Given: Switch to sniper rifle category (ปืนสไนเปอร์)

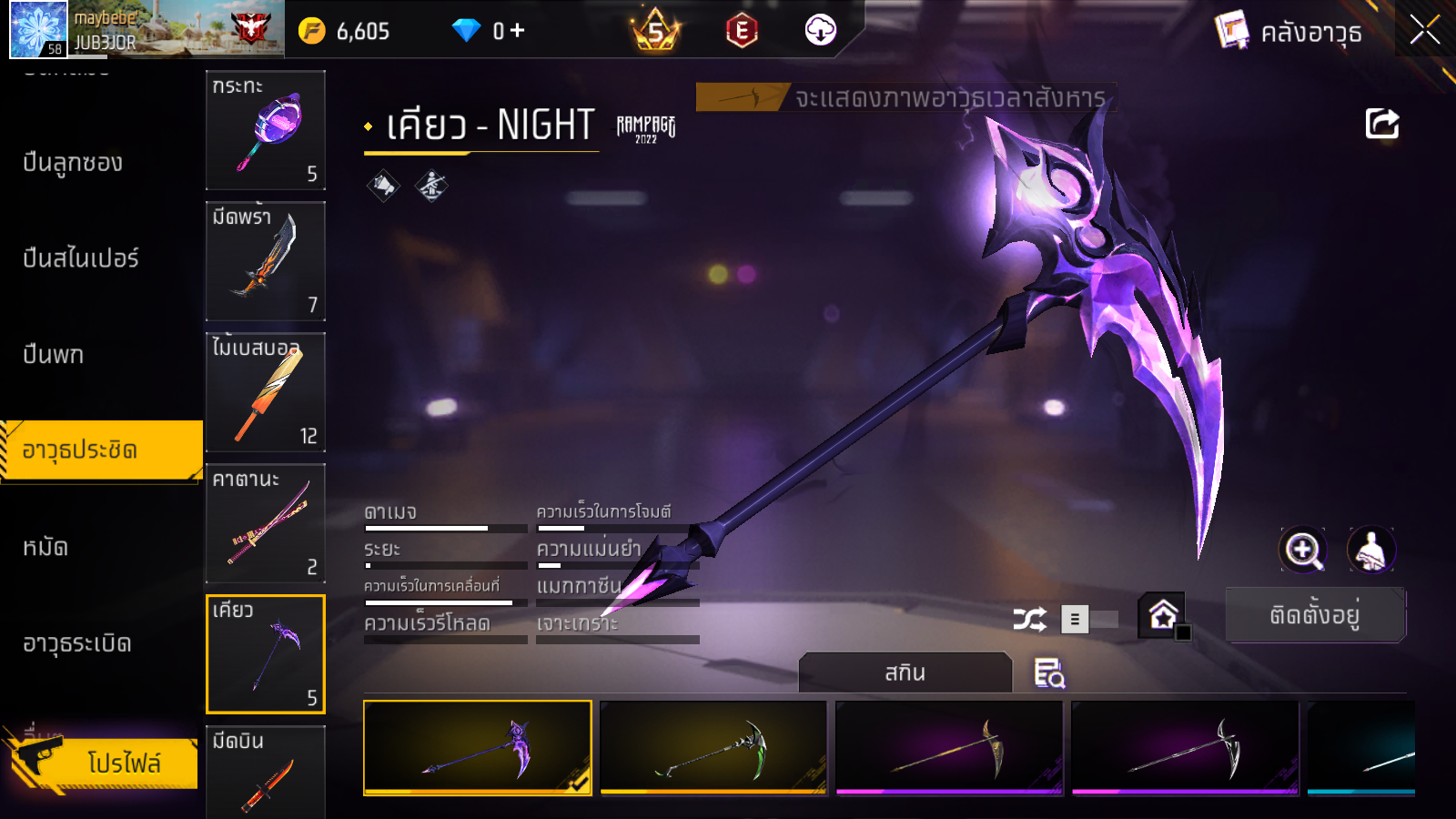Looking at the screenshot, I should [x=81, y=258].
